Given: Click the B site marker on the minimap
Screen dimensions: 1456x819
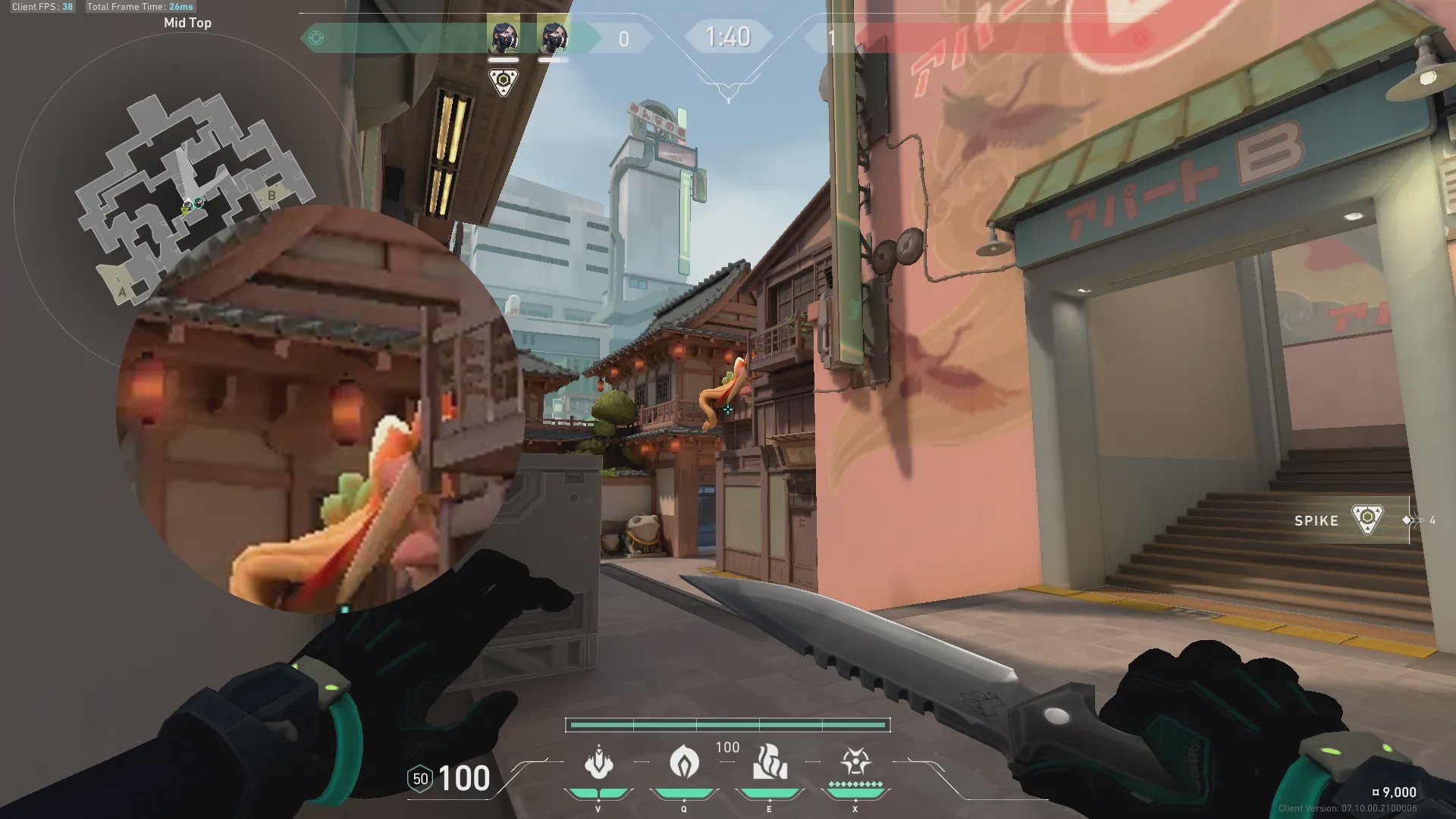Looking at the screenshot, I should coord(271,196).
